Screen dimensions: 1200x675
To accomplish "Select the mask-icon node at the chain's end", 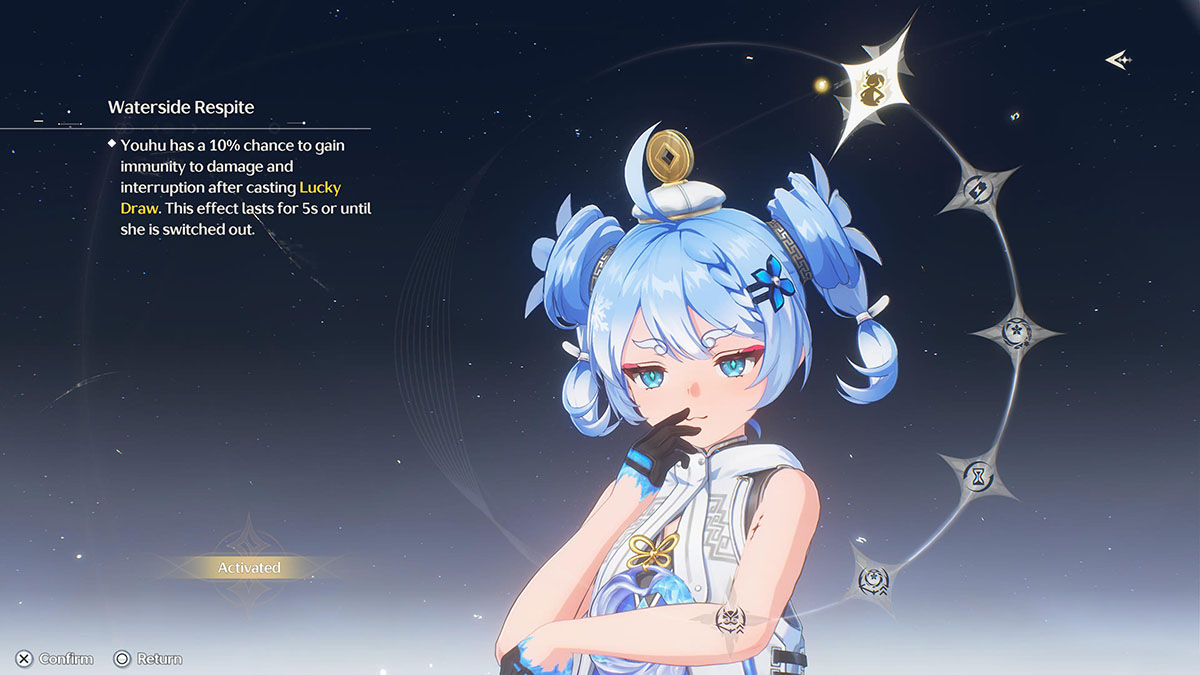I will [x=731, y=619].
